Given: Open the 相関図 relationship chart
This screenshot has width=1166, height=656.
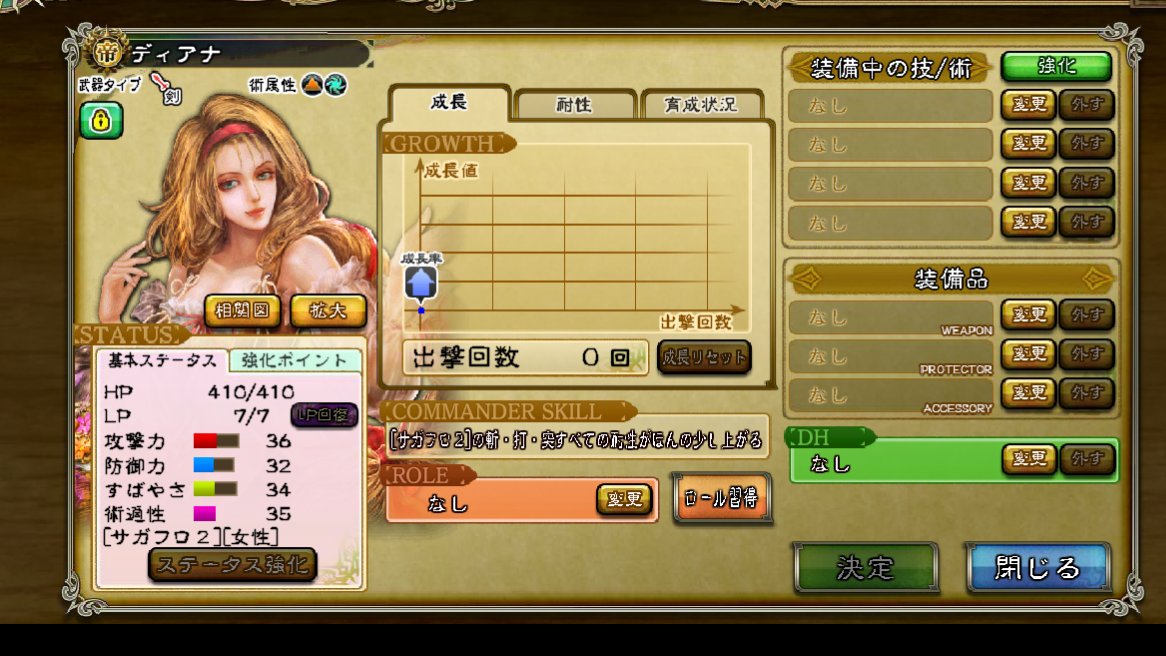Looking at the screenshot, I should click(x=242, y=311).
